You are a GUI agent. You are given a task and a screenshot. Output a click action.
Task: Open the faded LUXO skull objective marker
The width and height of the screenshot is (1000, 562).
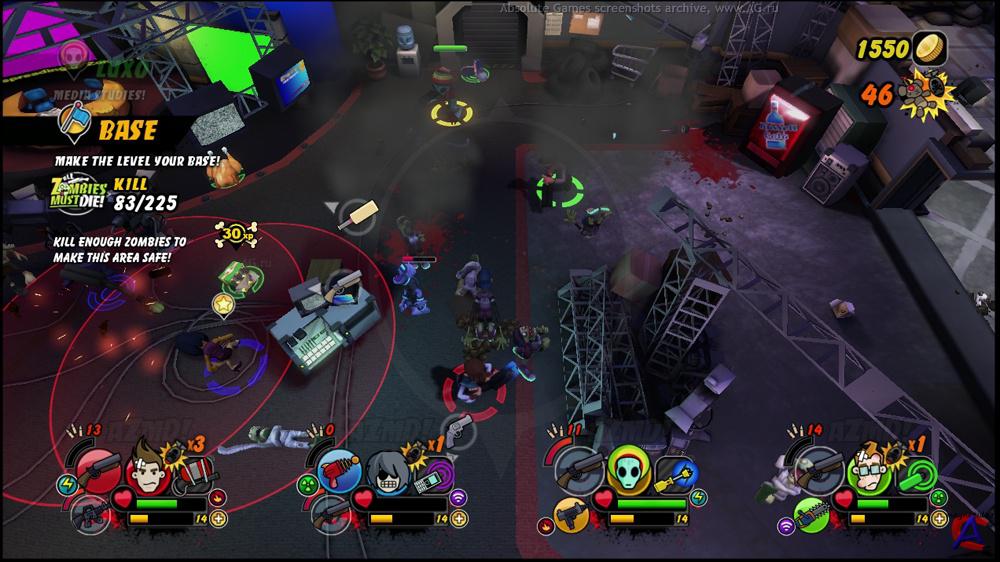73,52
